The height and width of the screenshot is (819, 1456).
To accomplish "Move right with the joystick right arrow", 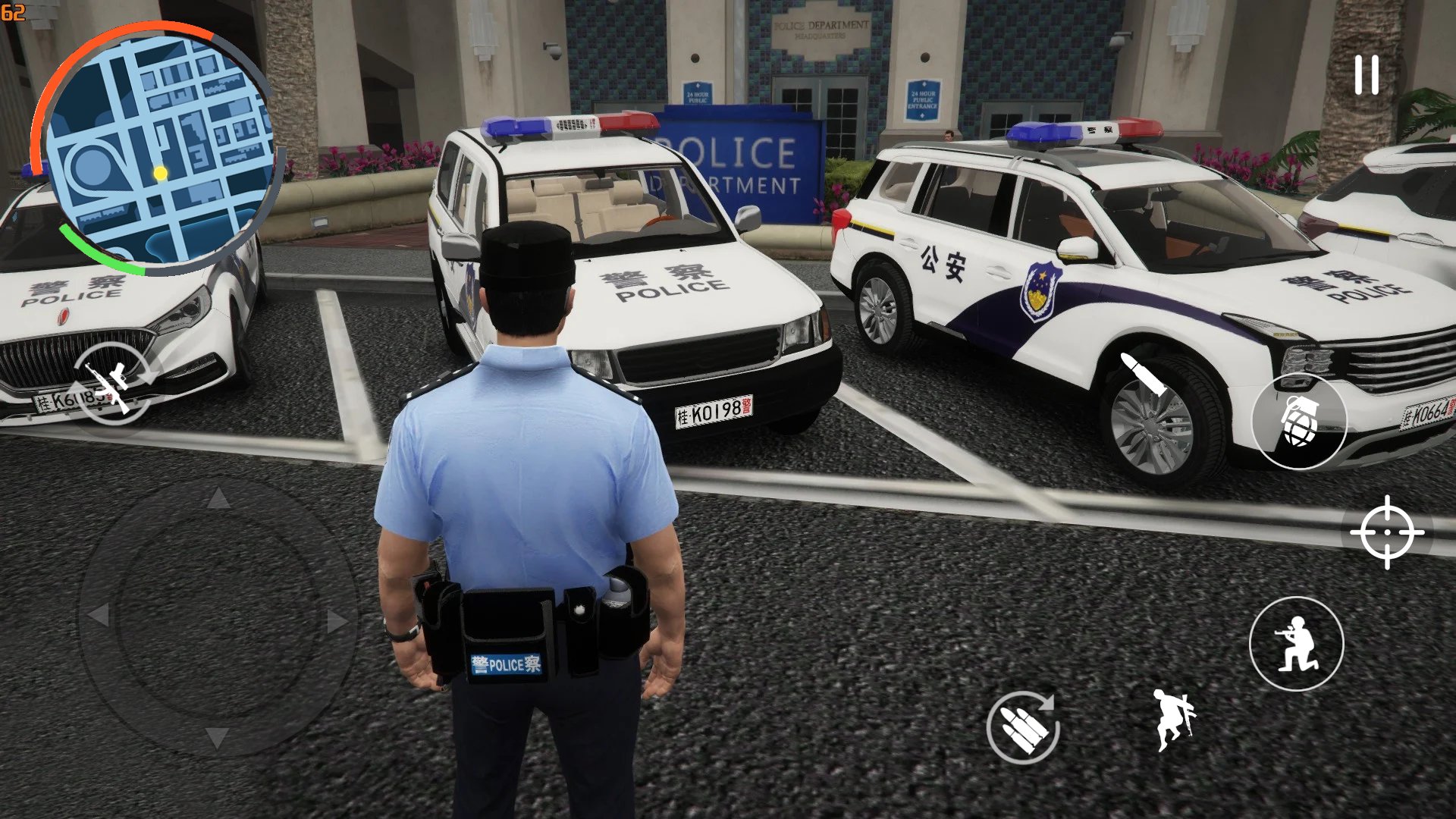I will [337, 622].
